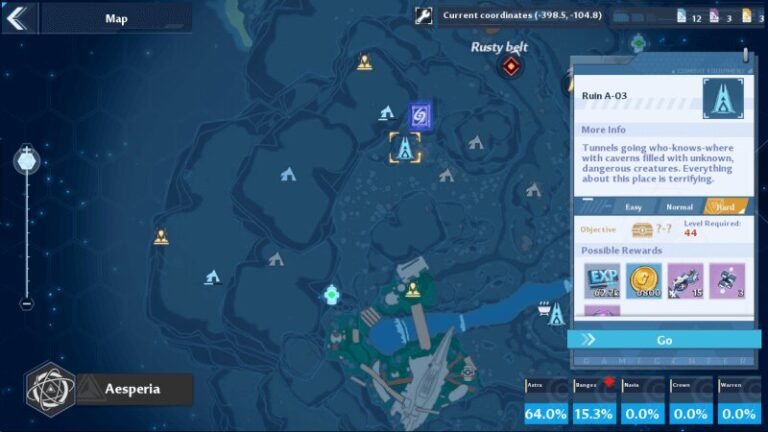Image resolution: width=768 pixels, height=432 pixels.
Task: Zoom out the map with the minus button
Action: click(x=27, y=304)
